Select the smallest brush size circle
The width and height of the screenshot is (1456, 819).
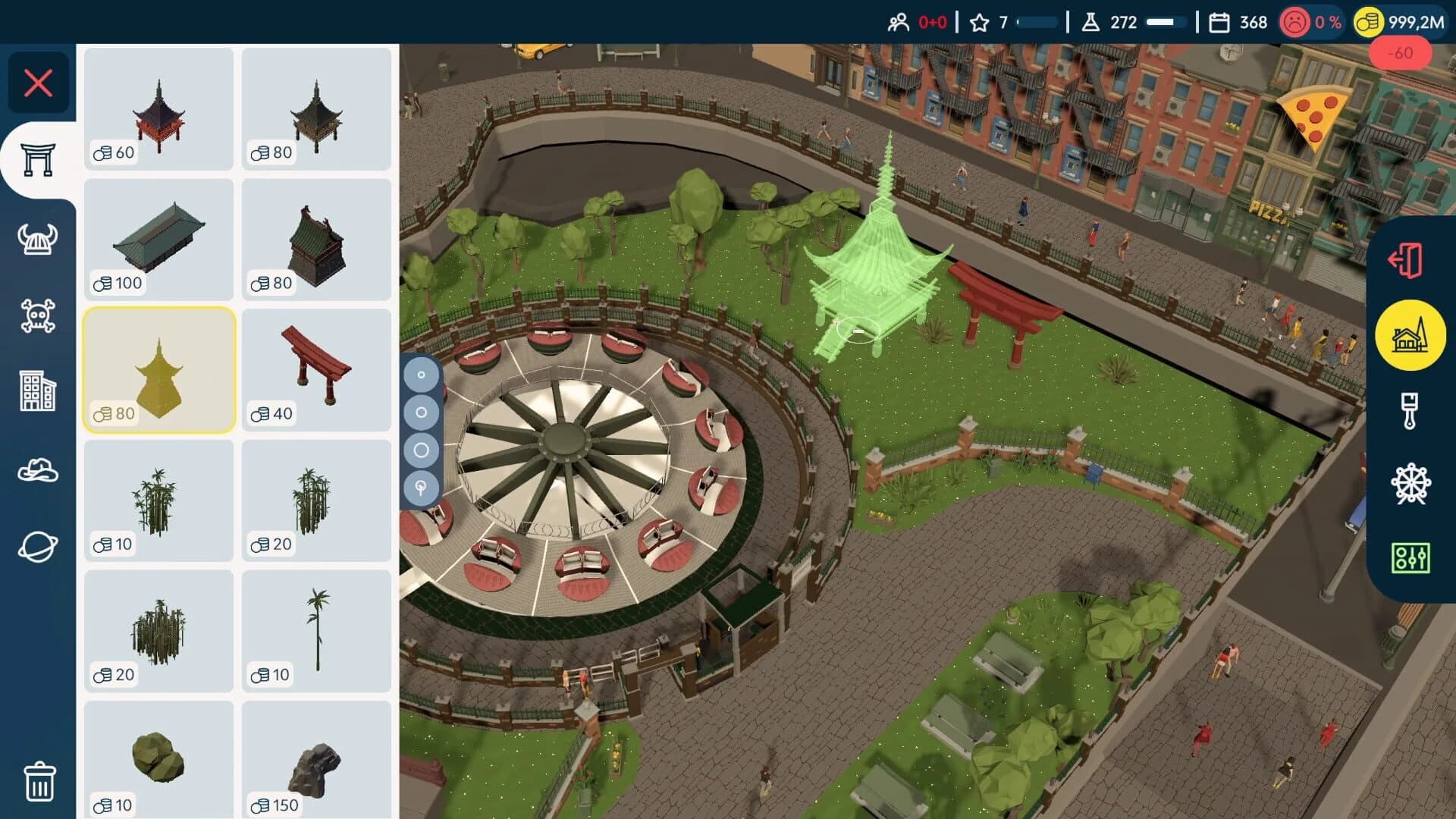pyautogui.click(x=422, y=373)
